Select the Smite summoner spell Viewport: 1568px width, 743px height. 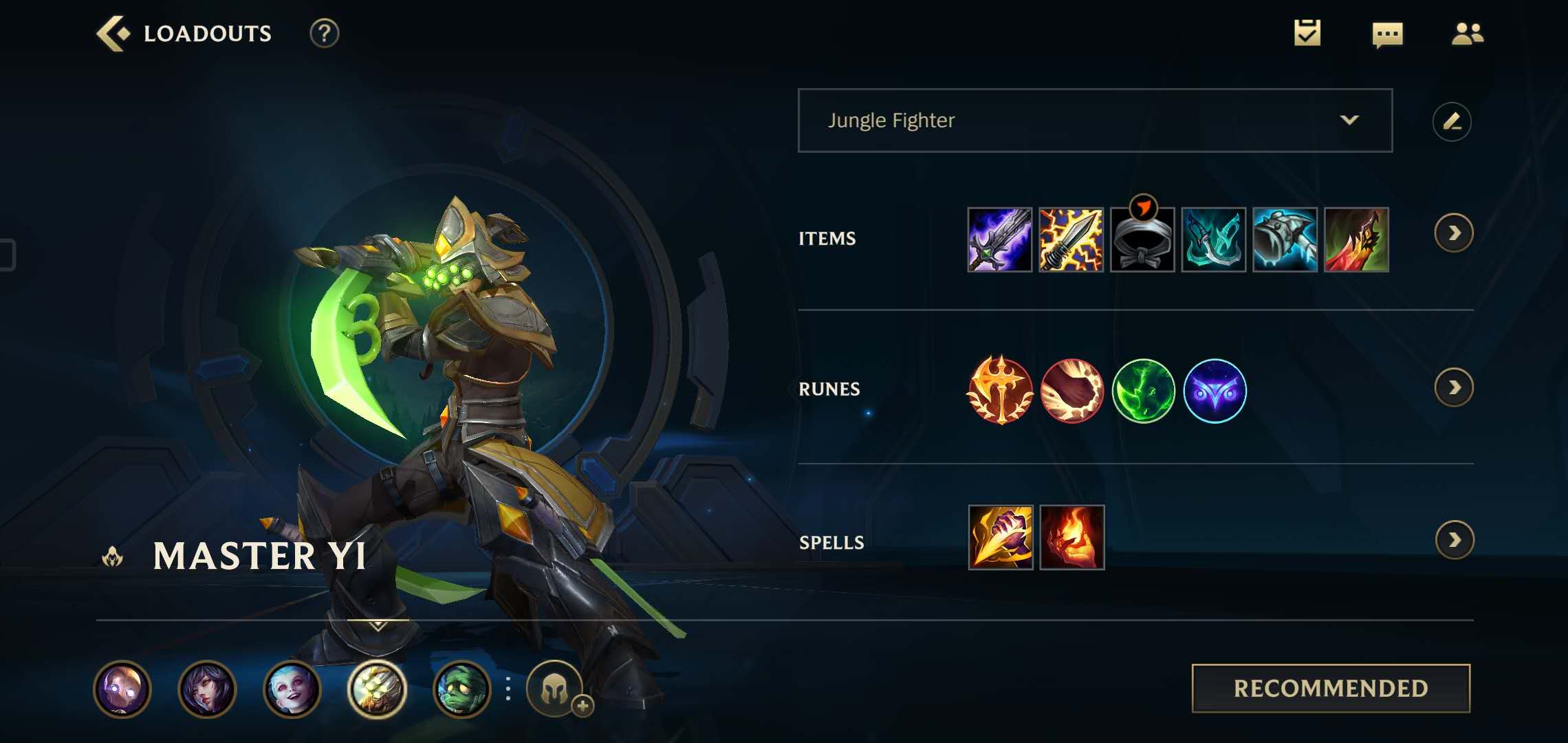1000,537
